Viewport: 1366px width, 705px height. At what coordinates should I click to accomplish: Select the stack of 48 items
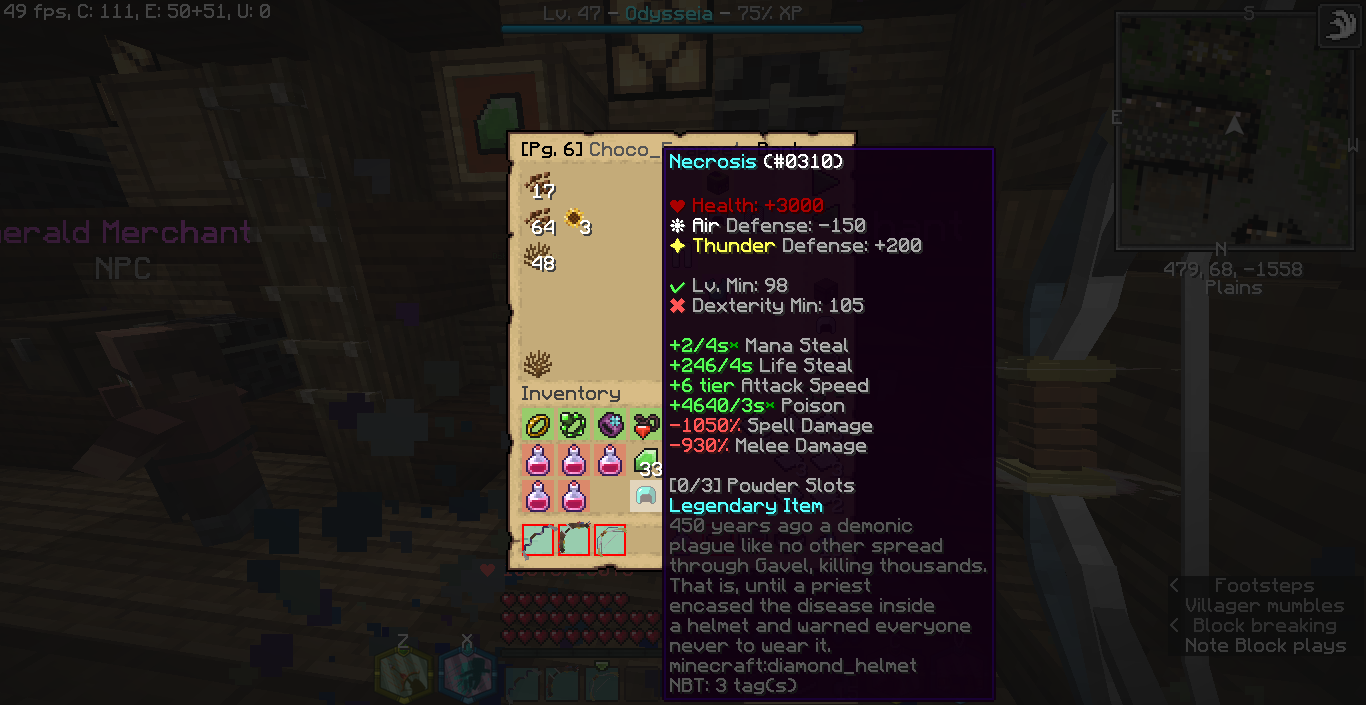(538, 257)
